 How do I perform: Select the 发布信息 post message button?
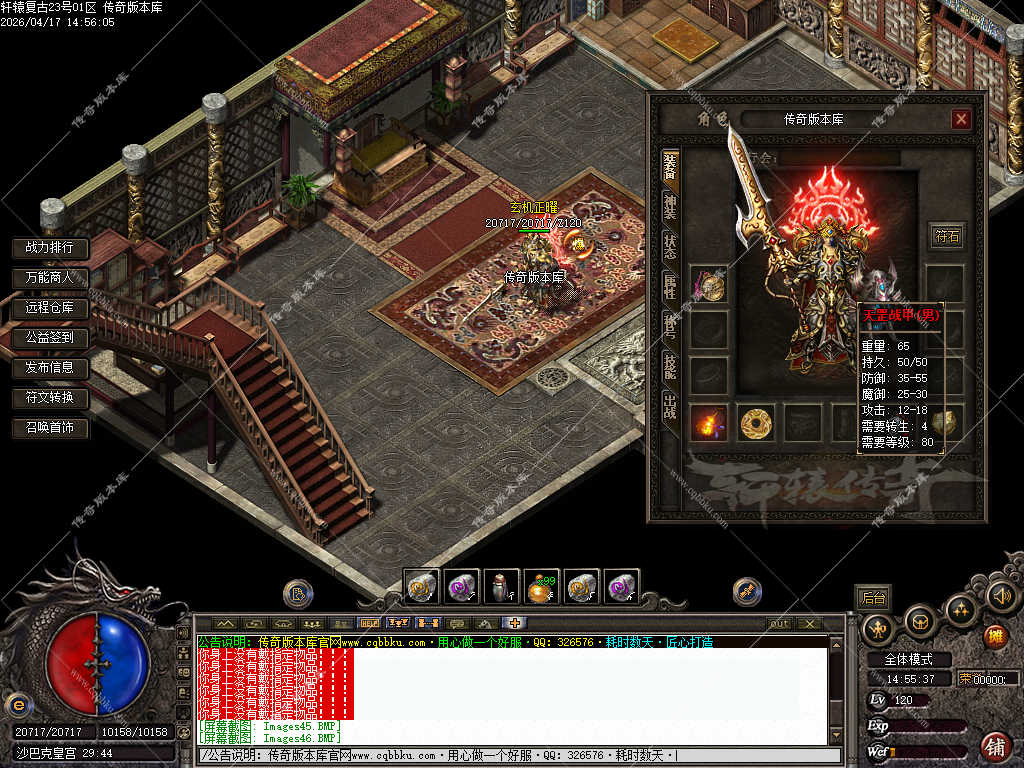[50, 368]
